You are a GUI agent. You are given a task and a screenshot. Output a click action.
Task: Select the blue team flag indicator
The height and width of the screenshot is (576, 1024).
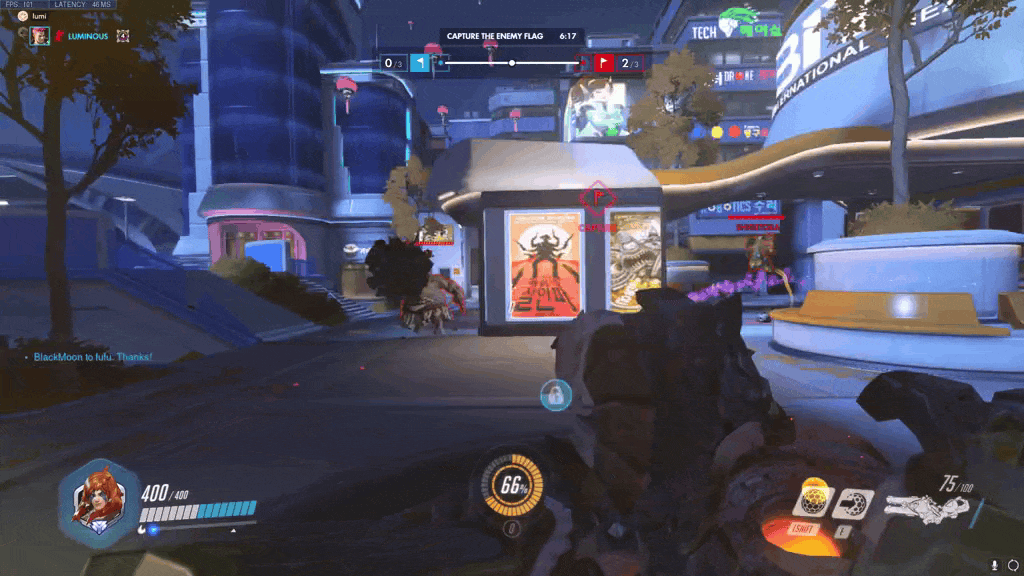coord(421,63)
